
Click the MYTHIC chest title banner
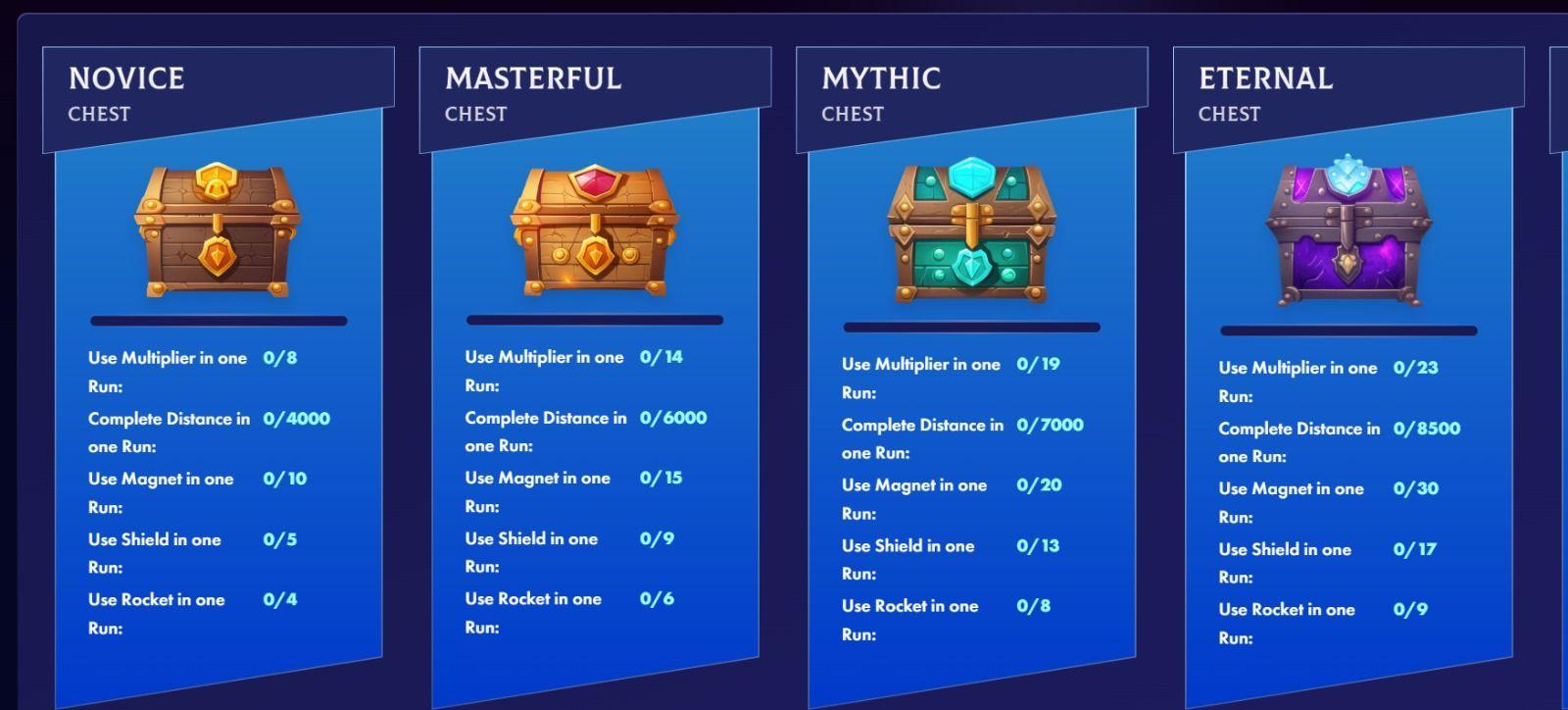point(879,80)
